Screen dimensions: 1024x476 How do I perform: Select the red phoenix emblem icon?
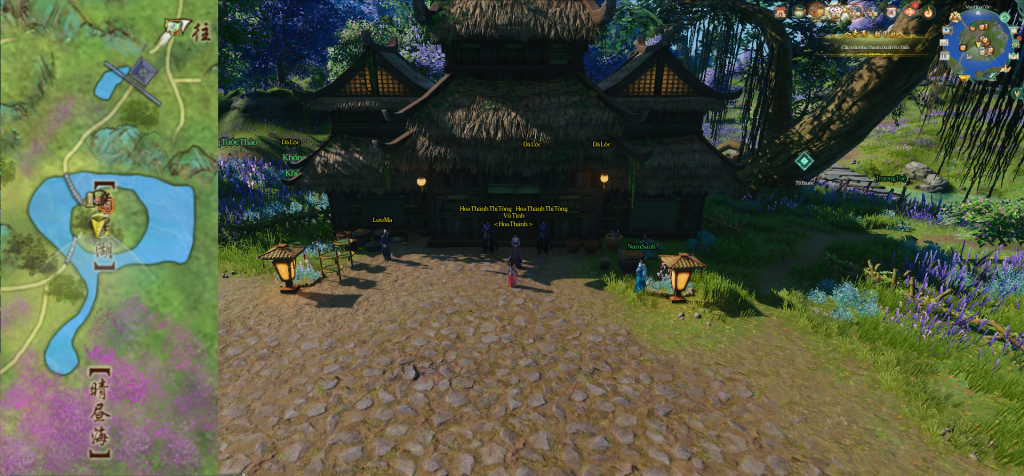pos(816,11)
